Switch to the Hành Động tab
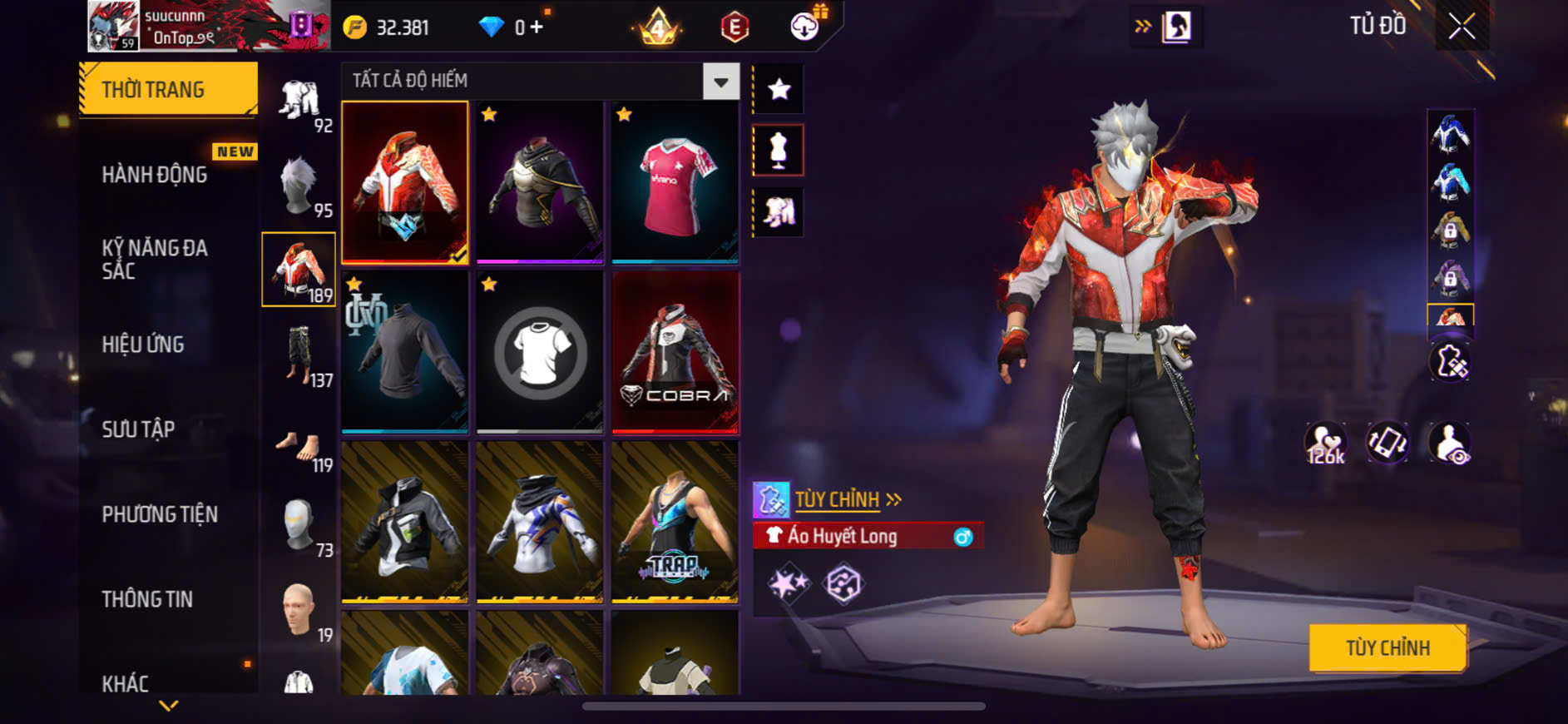 [x=155, y=175]
